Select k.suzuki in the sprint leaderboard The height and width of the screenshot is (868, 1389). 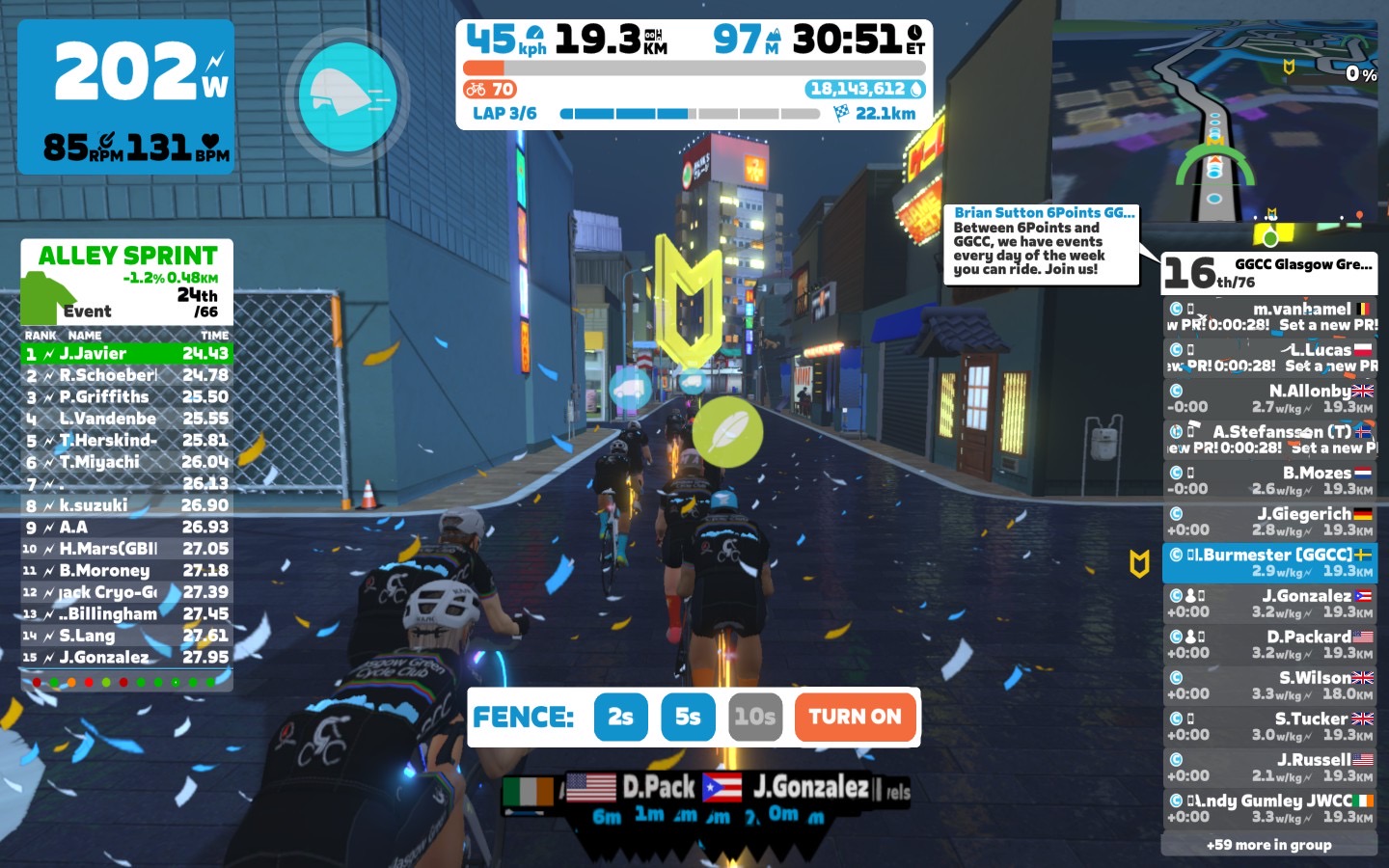[x=127, y=505]
